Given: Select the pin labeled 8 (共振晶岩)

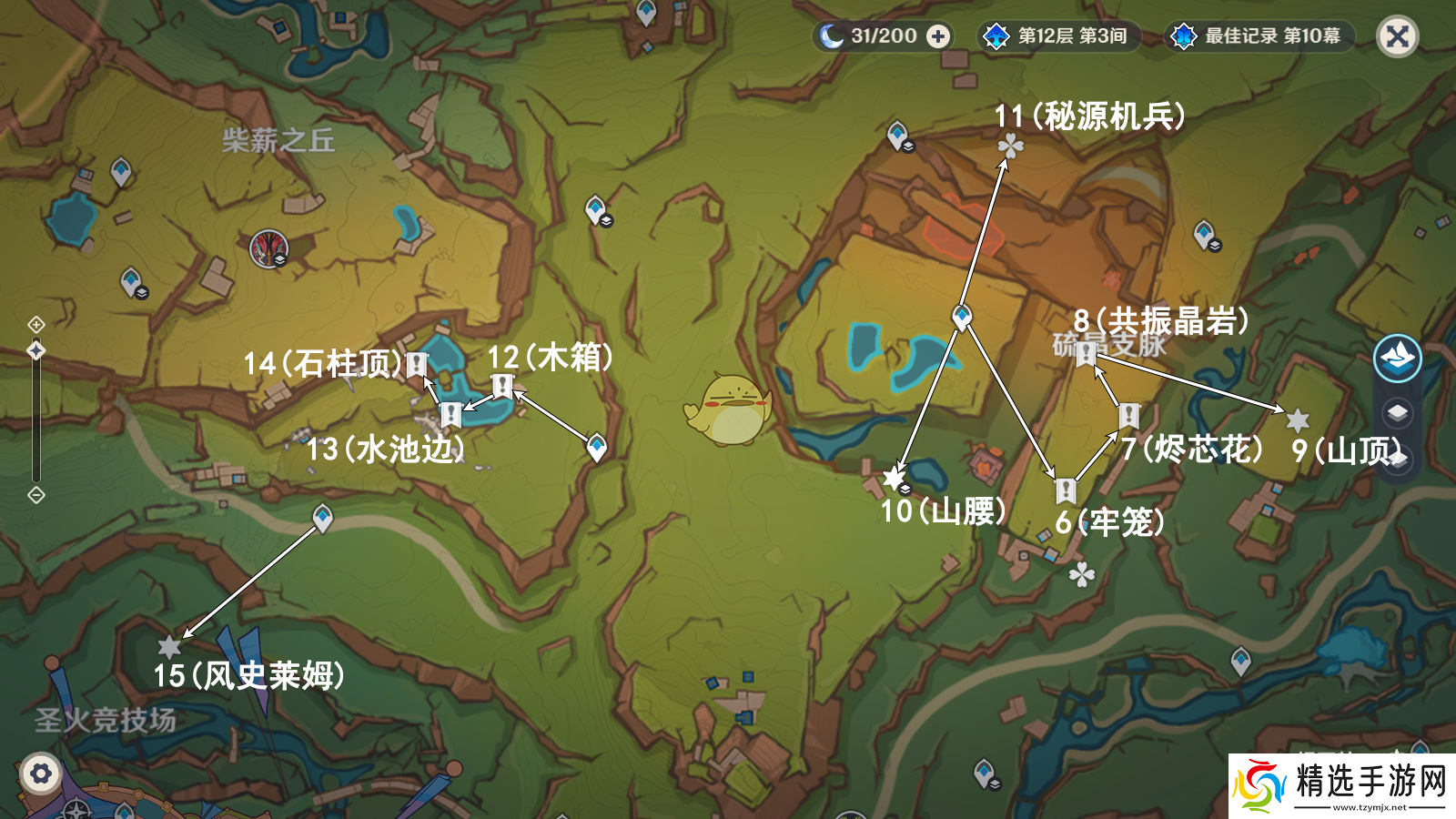Looking at the screenshot, I should (x=1086, y=354).
